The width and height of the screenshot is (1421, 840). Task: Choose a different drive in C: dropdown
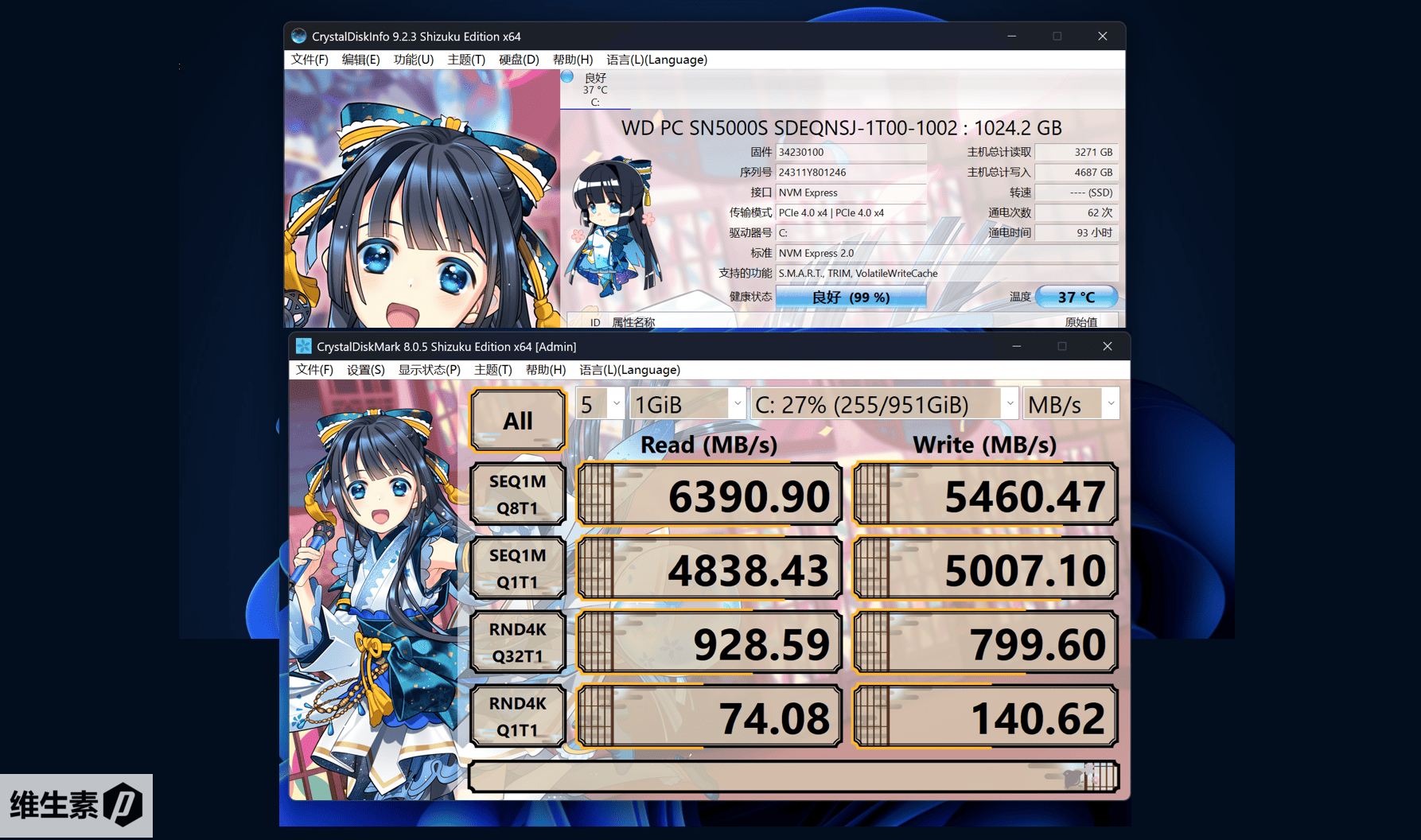click(x=883, y=404)
